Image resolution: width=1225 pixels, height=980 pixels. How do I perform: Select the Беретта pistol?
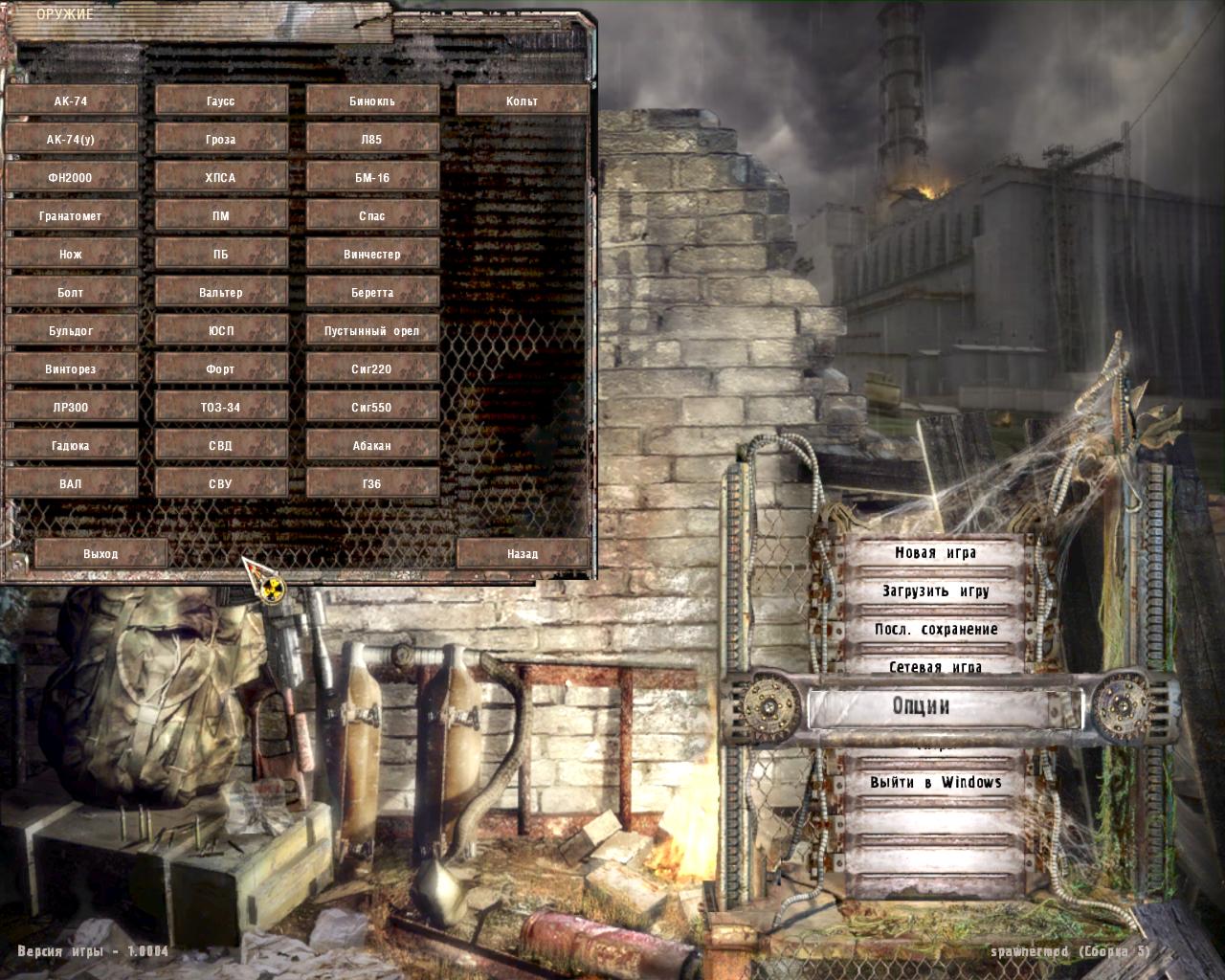(372, 291)
